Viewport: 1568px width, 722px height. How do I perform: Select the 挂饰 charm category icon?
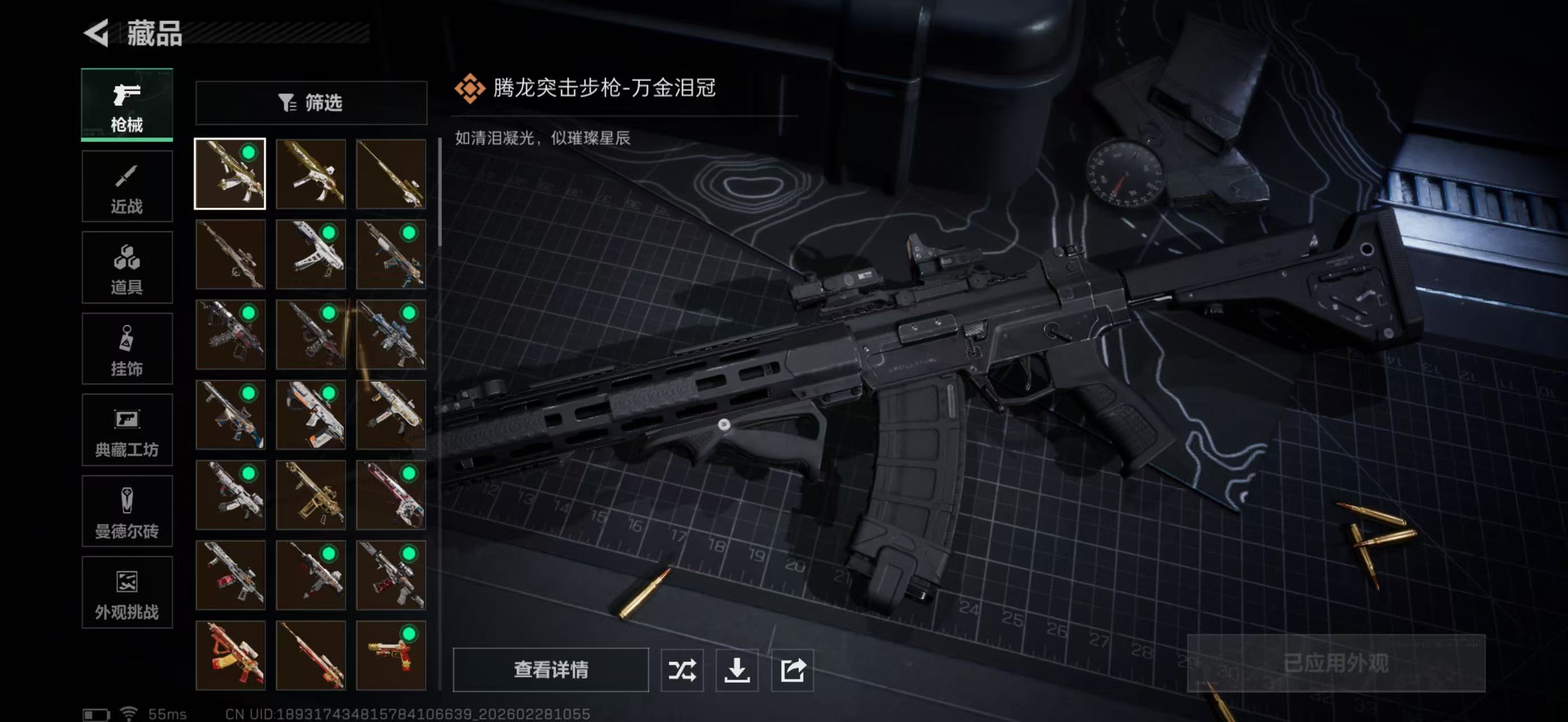pos(128,349)
